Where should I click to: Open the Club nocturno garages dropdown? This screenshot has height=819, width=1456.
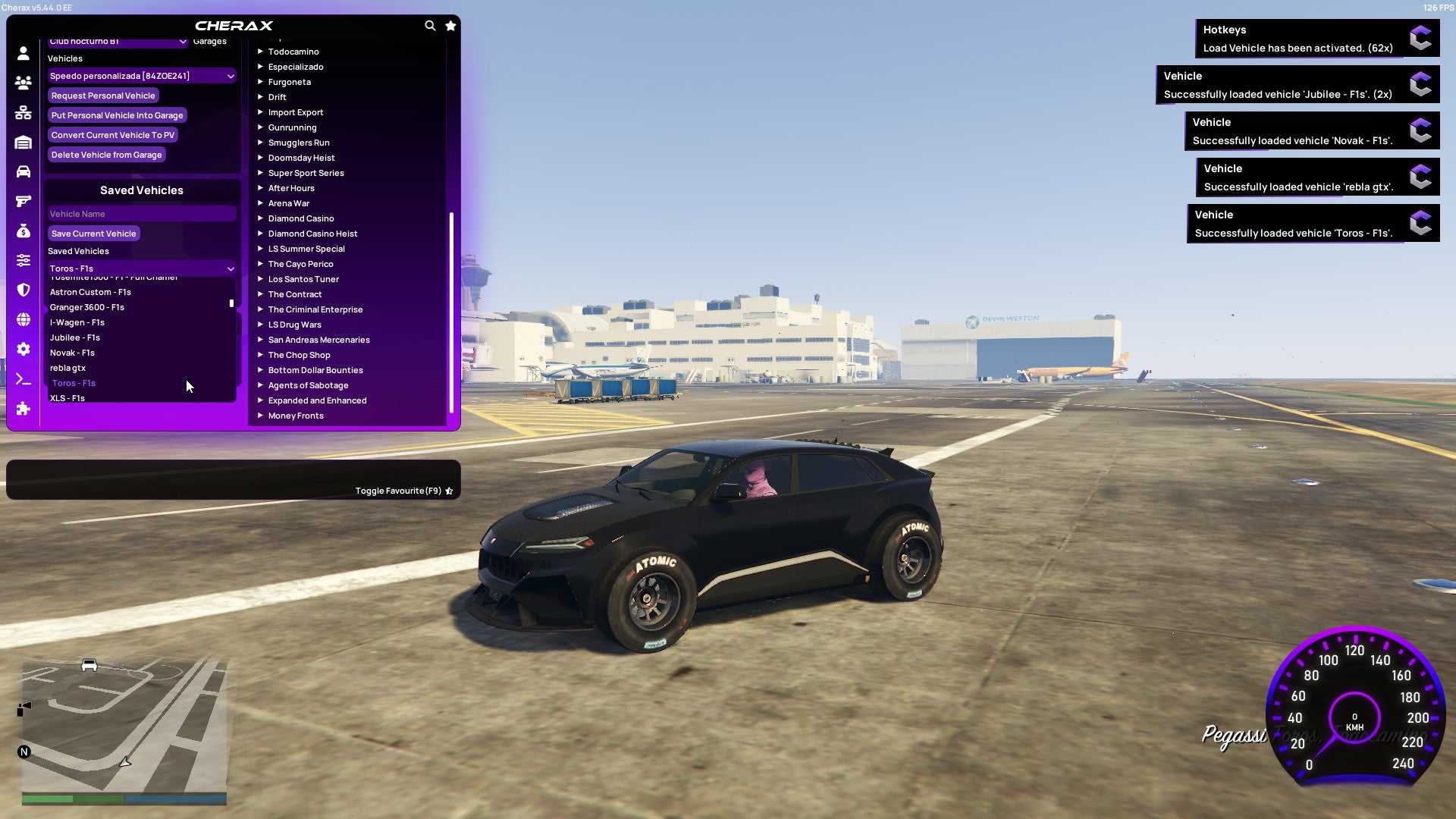coord(118,42)
